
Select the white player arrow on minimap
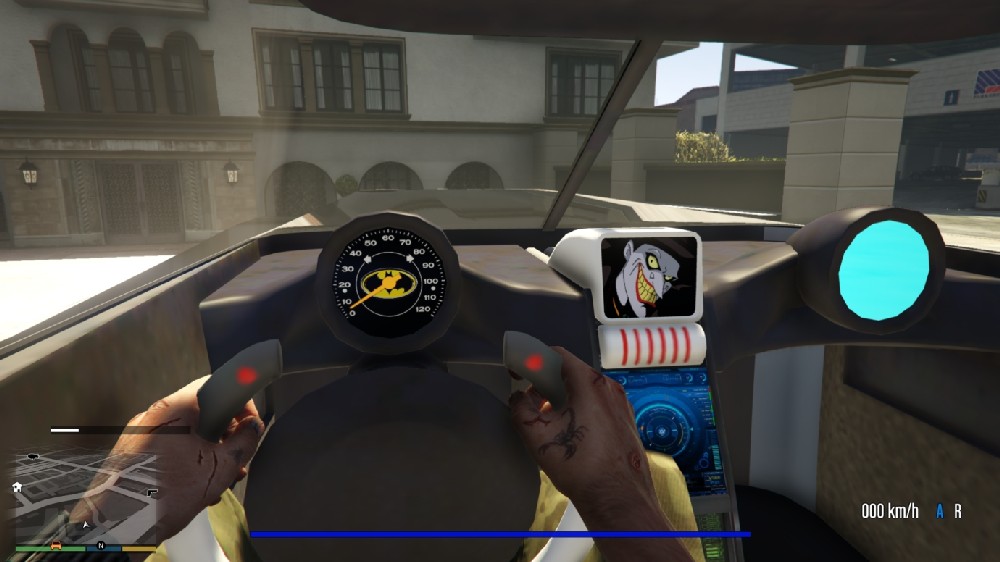[x=86, y=524]
